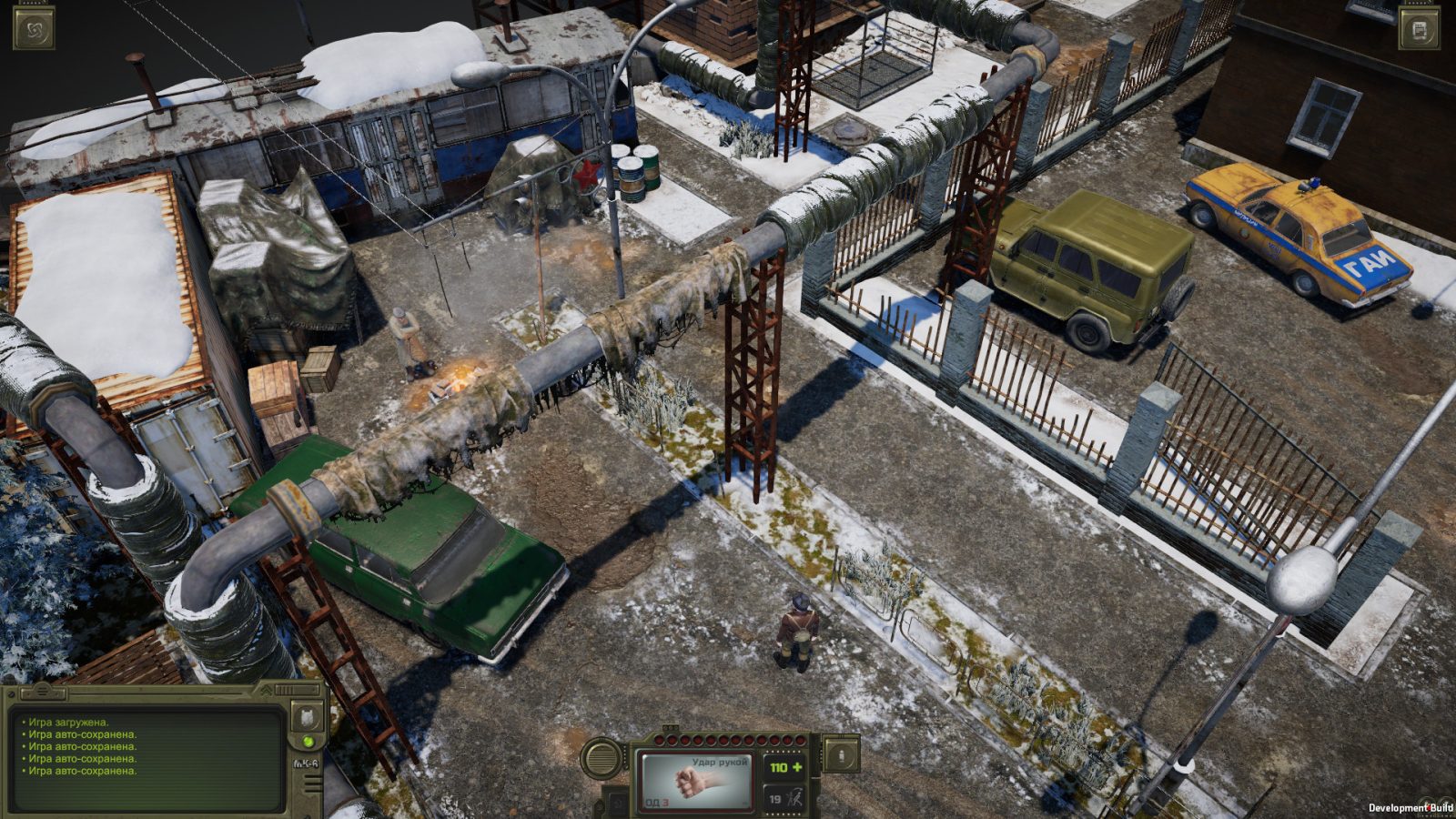The image size is (1456, 819).
Task: Open the inventory backpack icon on the message panel
Action: tap(308, 720)
